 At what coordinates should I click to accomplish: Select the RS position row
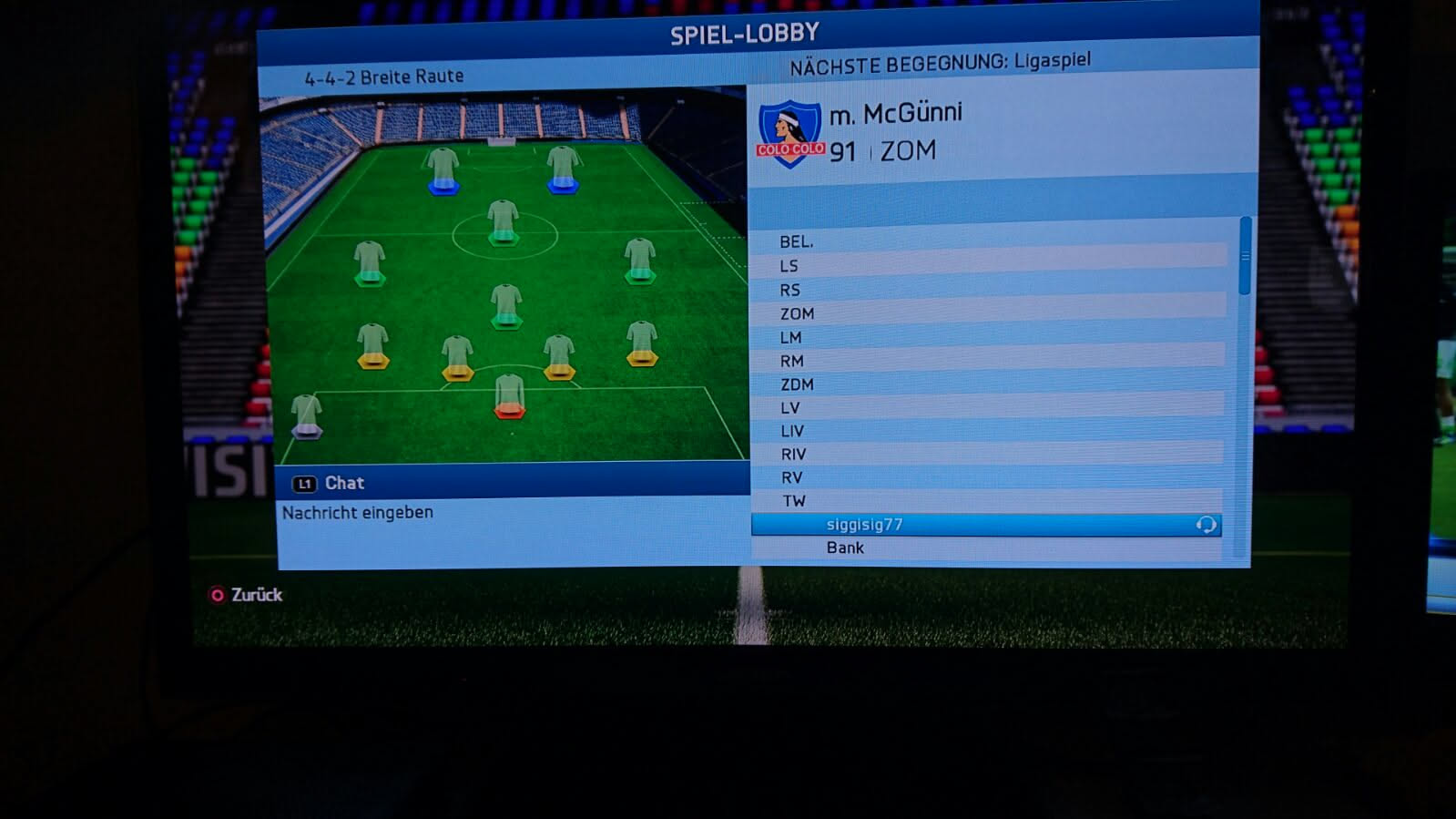pyautogui.click(x=988, y=290)
